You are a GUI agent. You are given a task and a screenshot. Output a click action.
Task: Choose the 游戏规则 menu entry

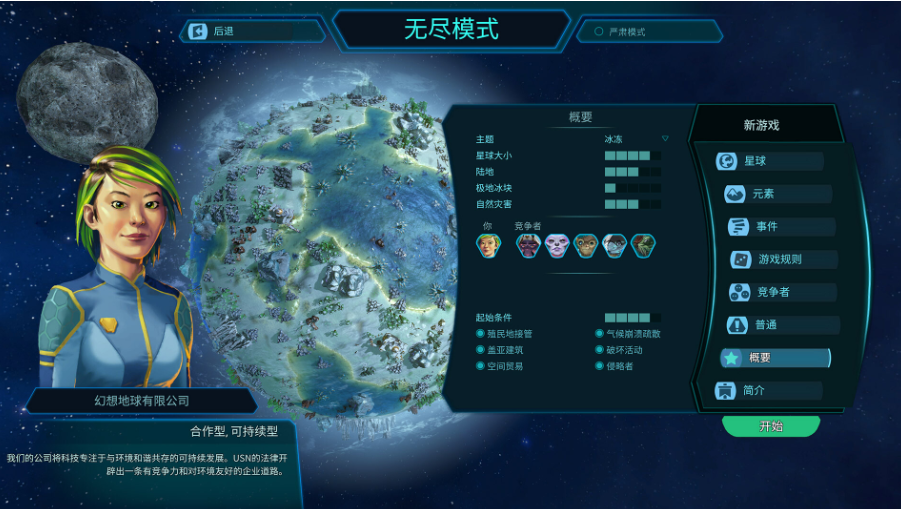[x=783, y=259]
